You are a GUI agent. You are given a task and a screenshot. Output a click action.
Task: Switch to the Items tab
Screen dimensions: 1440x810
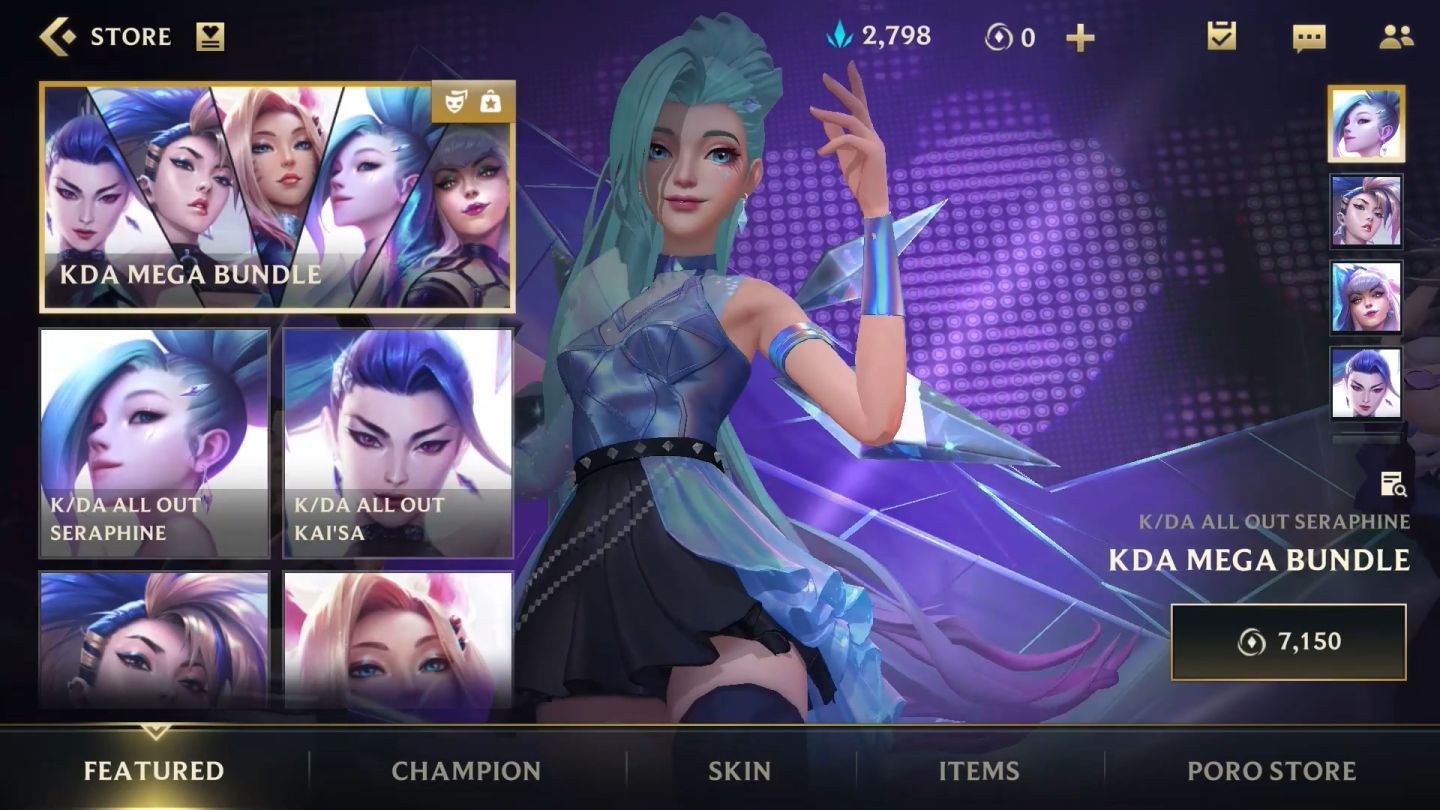[x=978, y=771]
